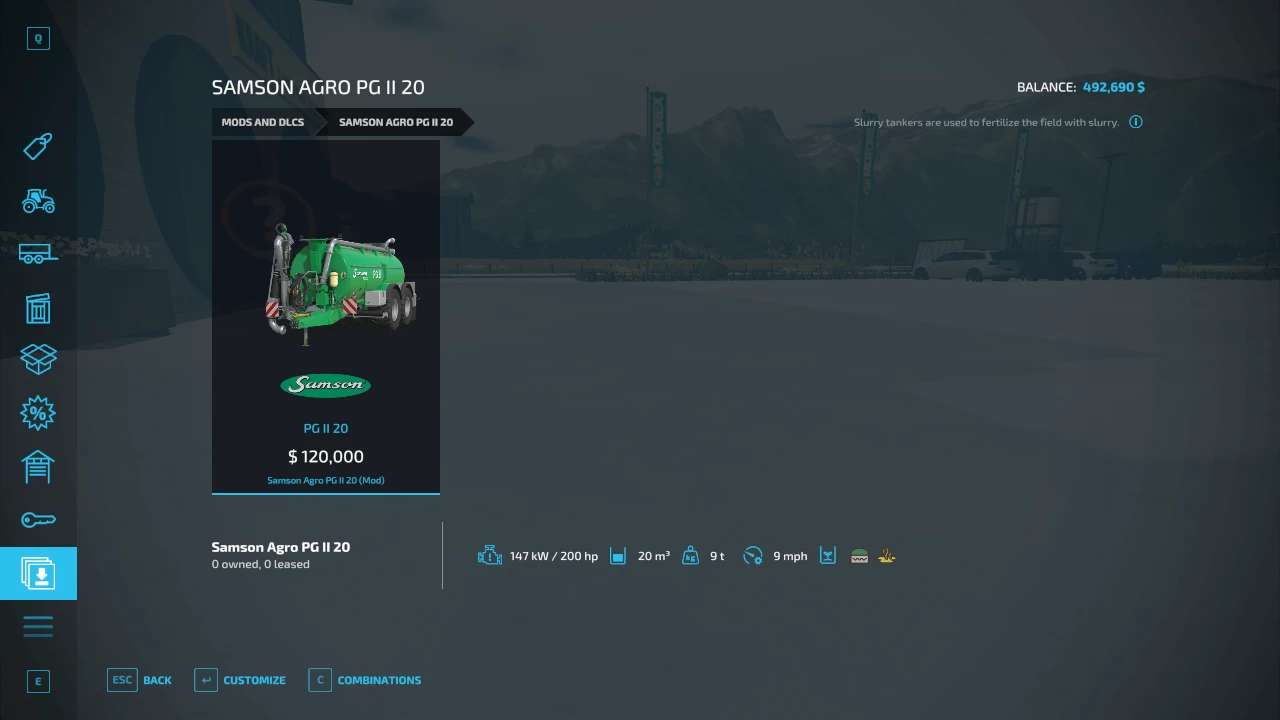Open the three-line list menu icon

38,627
